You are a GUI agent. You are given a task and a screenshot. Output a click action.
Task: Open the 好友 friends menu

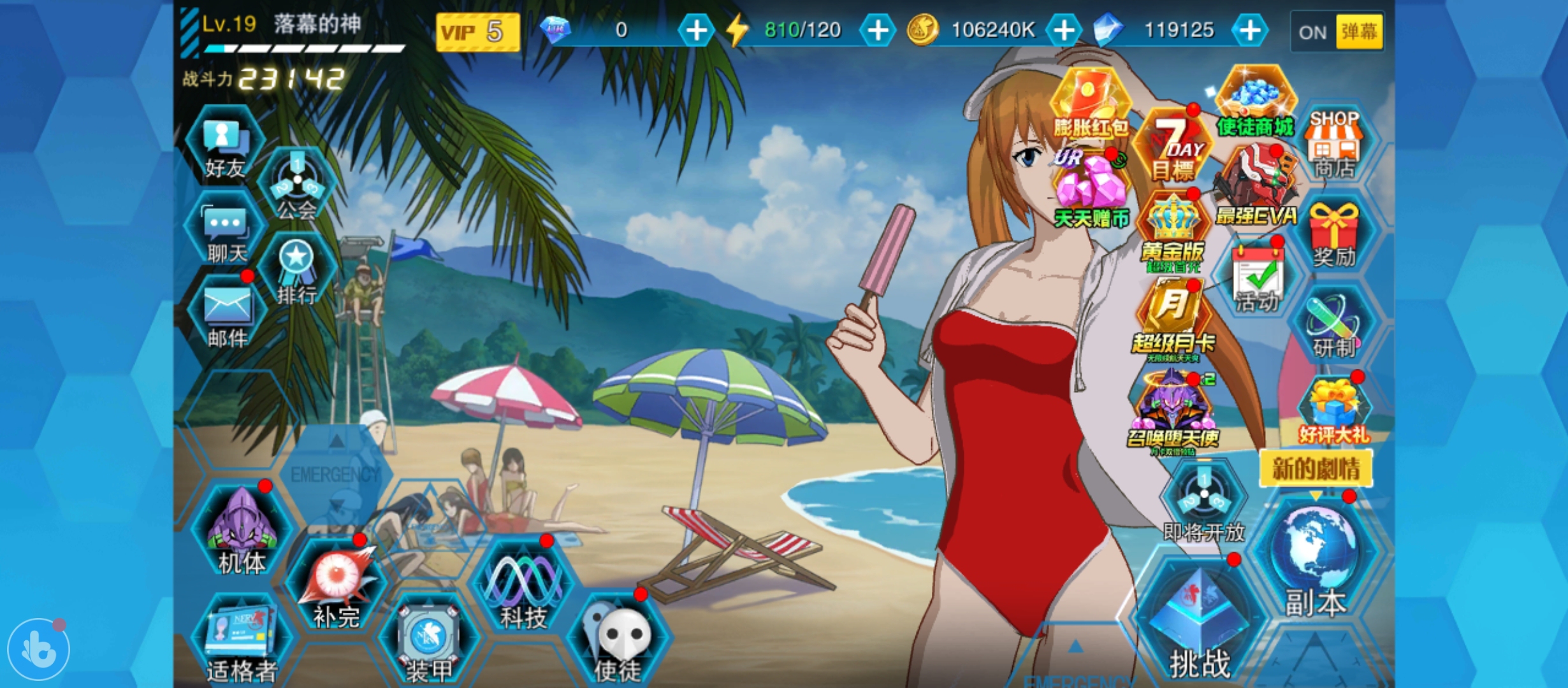coord(225,146)
